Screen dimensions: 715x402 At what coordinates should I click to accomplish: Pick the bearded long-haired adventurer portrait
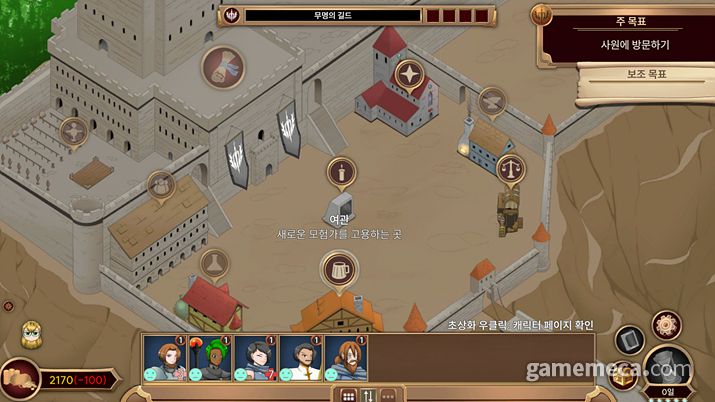point(345,357)
